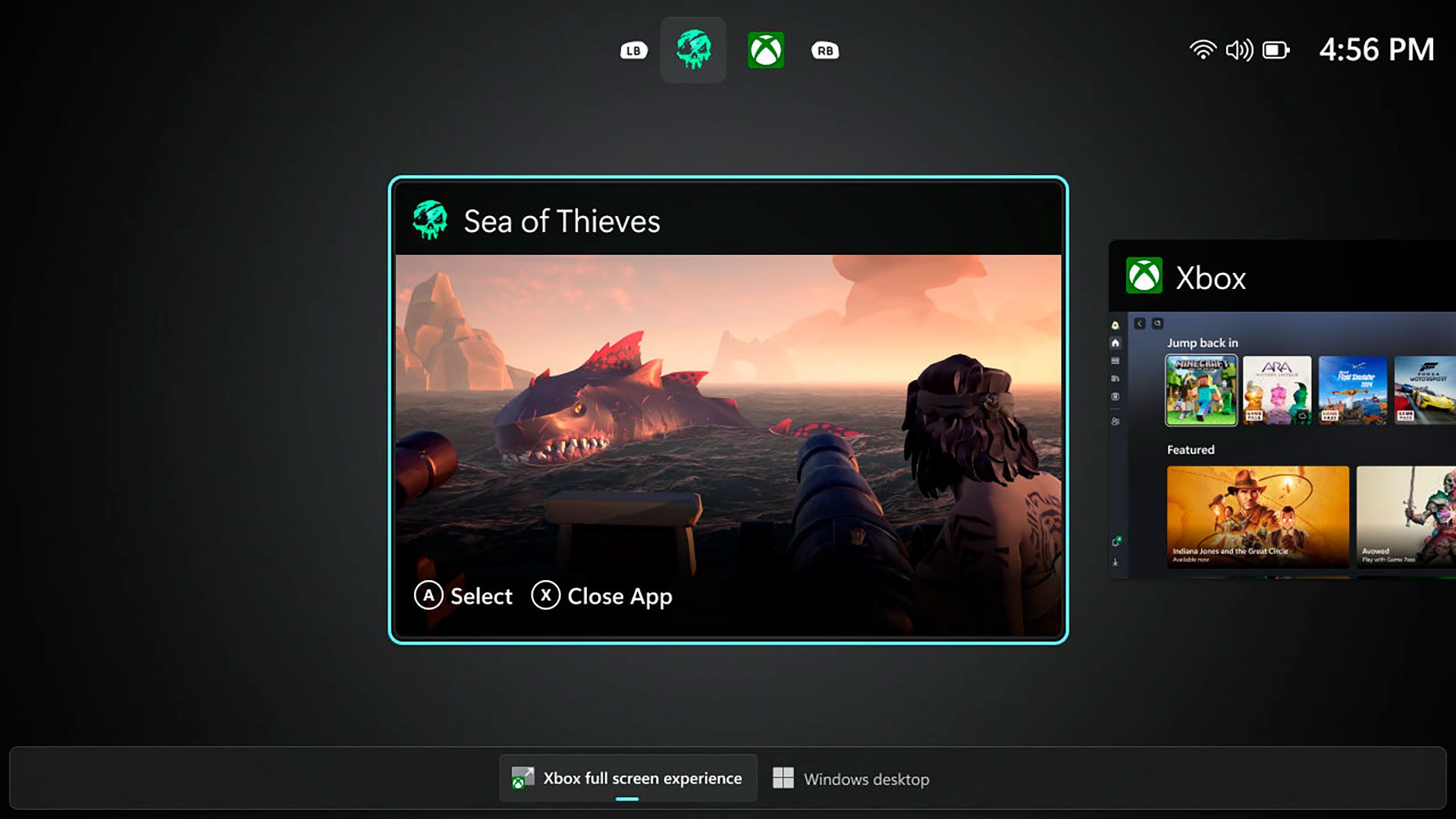
Task: Open the Game Library sidebar icon
Action: [1115, 377]
